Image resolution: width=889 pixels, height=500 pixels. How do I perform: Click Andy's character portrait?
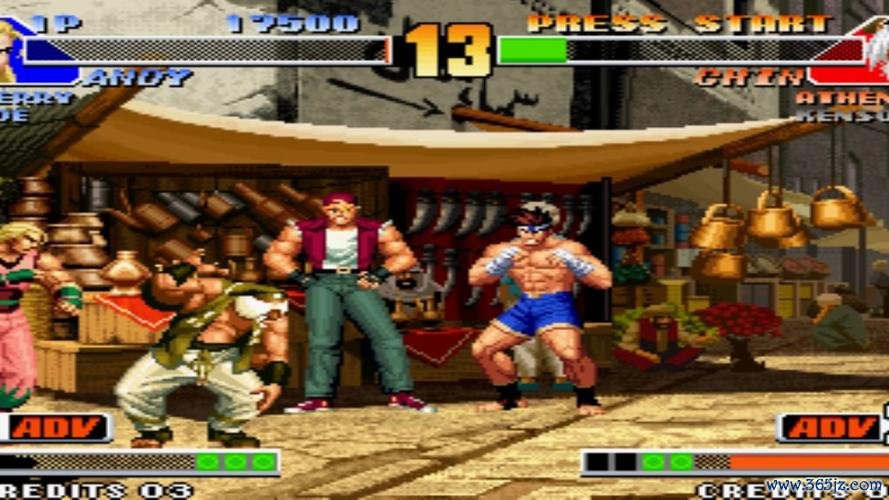(x=10, y=50)
